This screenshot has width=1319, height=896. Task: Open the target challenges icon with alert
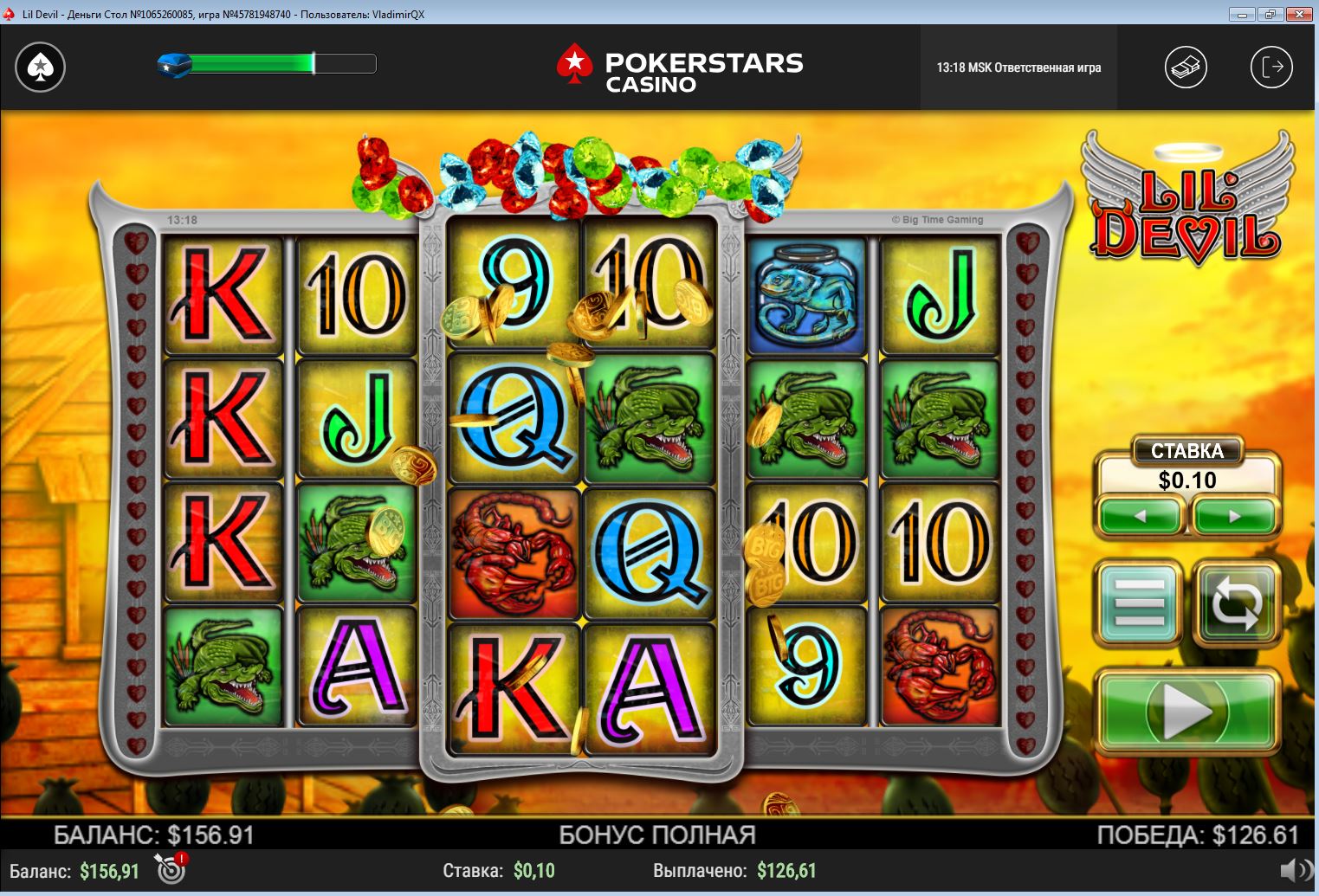pos(171,868)
